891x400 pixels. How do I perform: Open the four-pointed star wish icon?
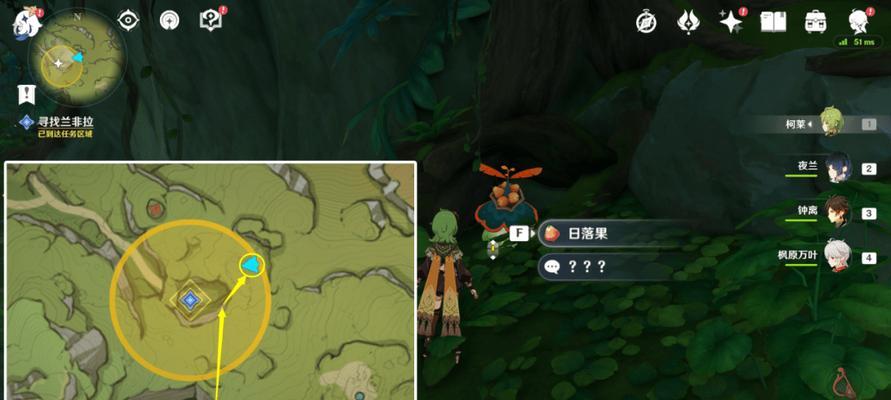(731, 20)
